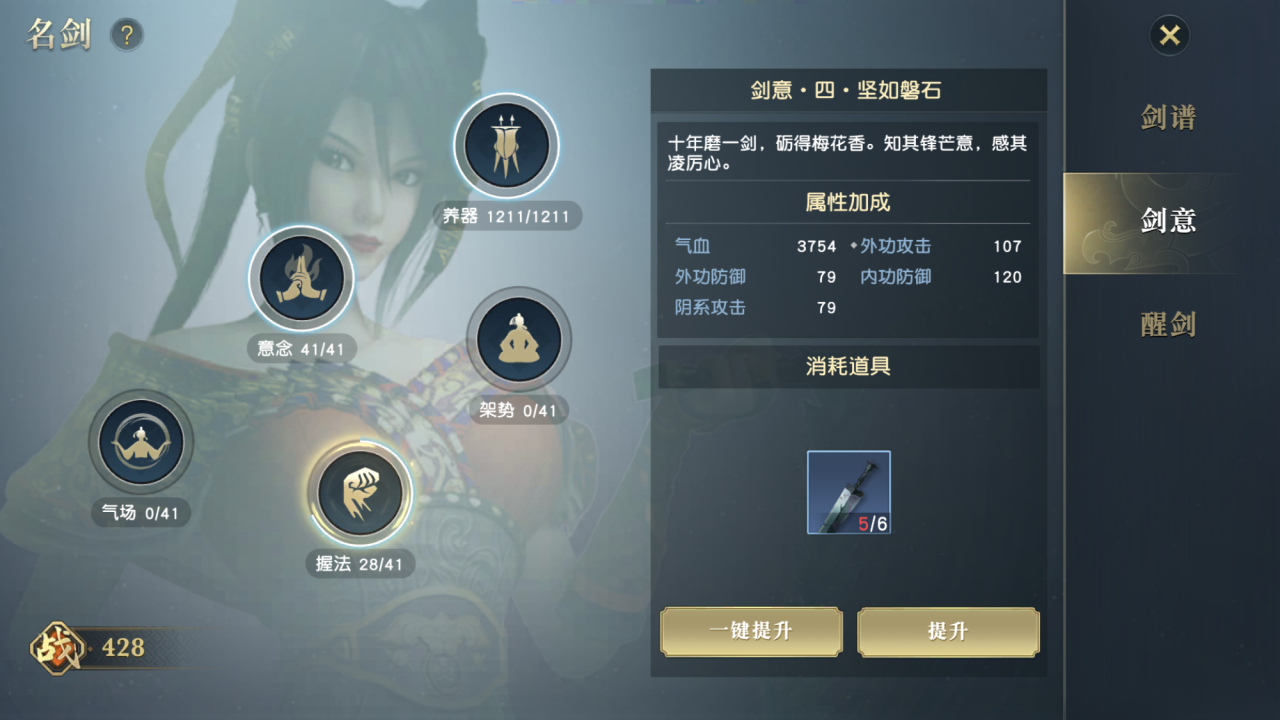
Task: Click the 属性加成 section header
Action: 849,202
